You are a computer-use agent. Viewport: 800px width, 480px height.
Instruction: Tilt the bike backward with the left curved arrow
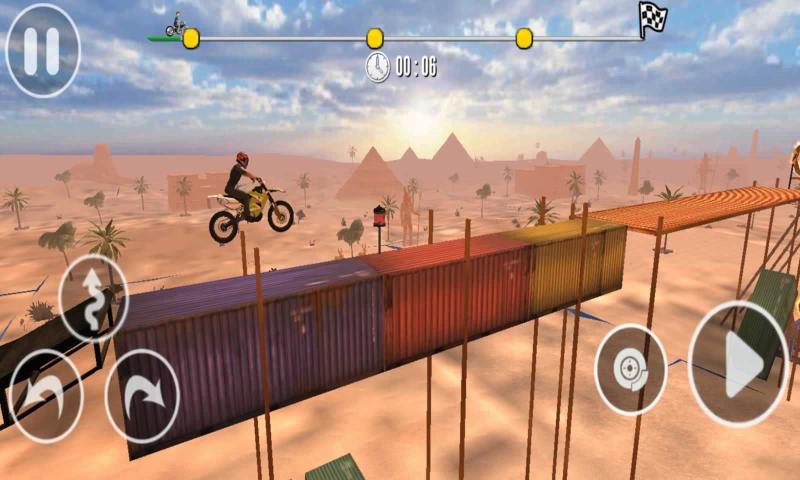[x=45, y=394]
